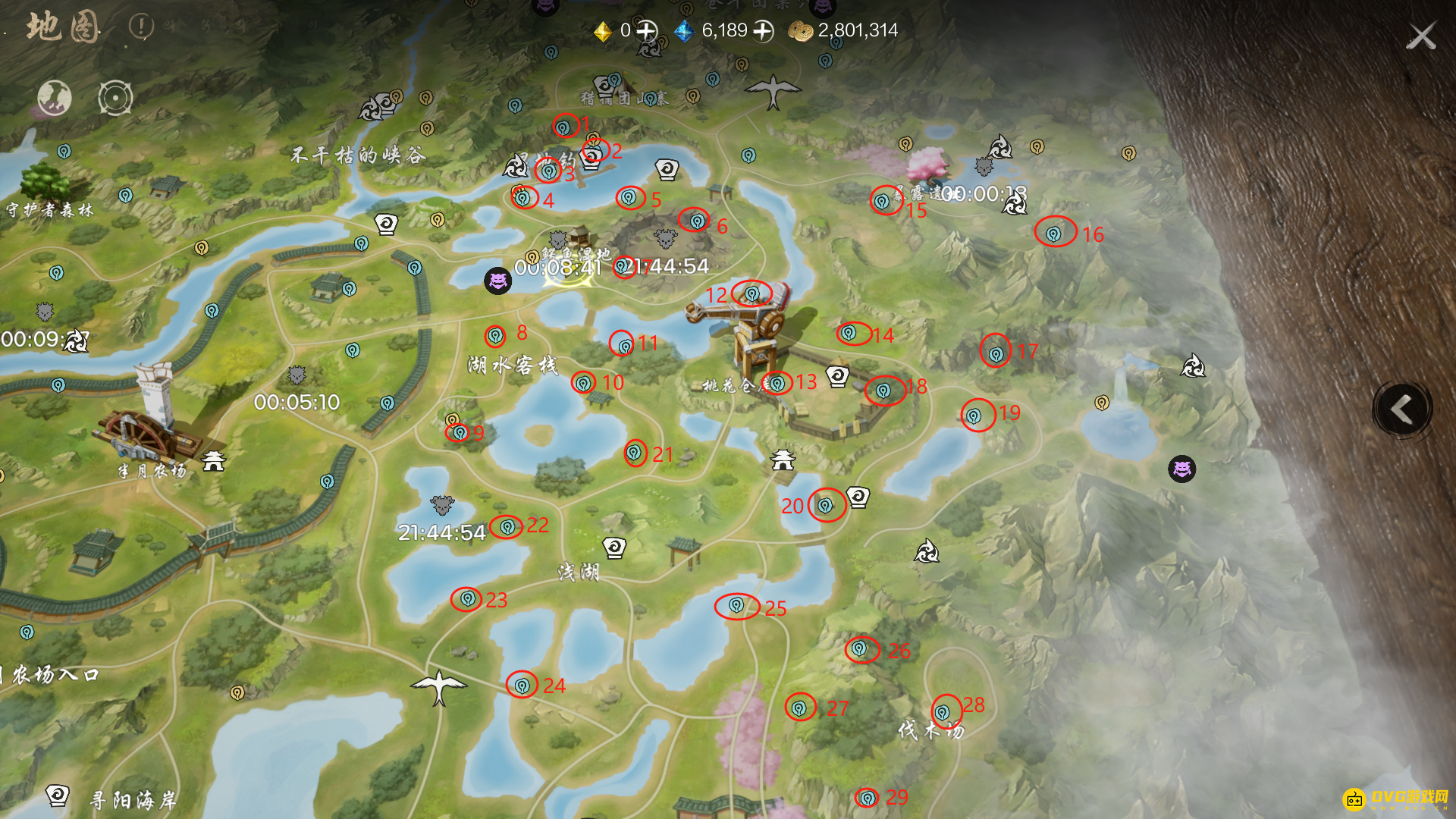Close the map with the X button
The width and height of the screenshot is (1456, 819).
[1420, 36]
